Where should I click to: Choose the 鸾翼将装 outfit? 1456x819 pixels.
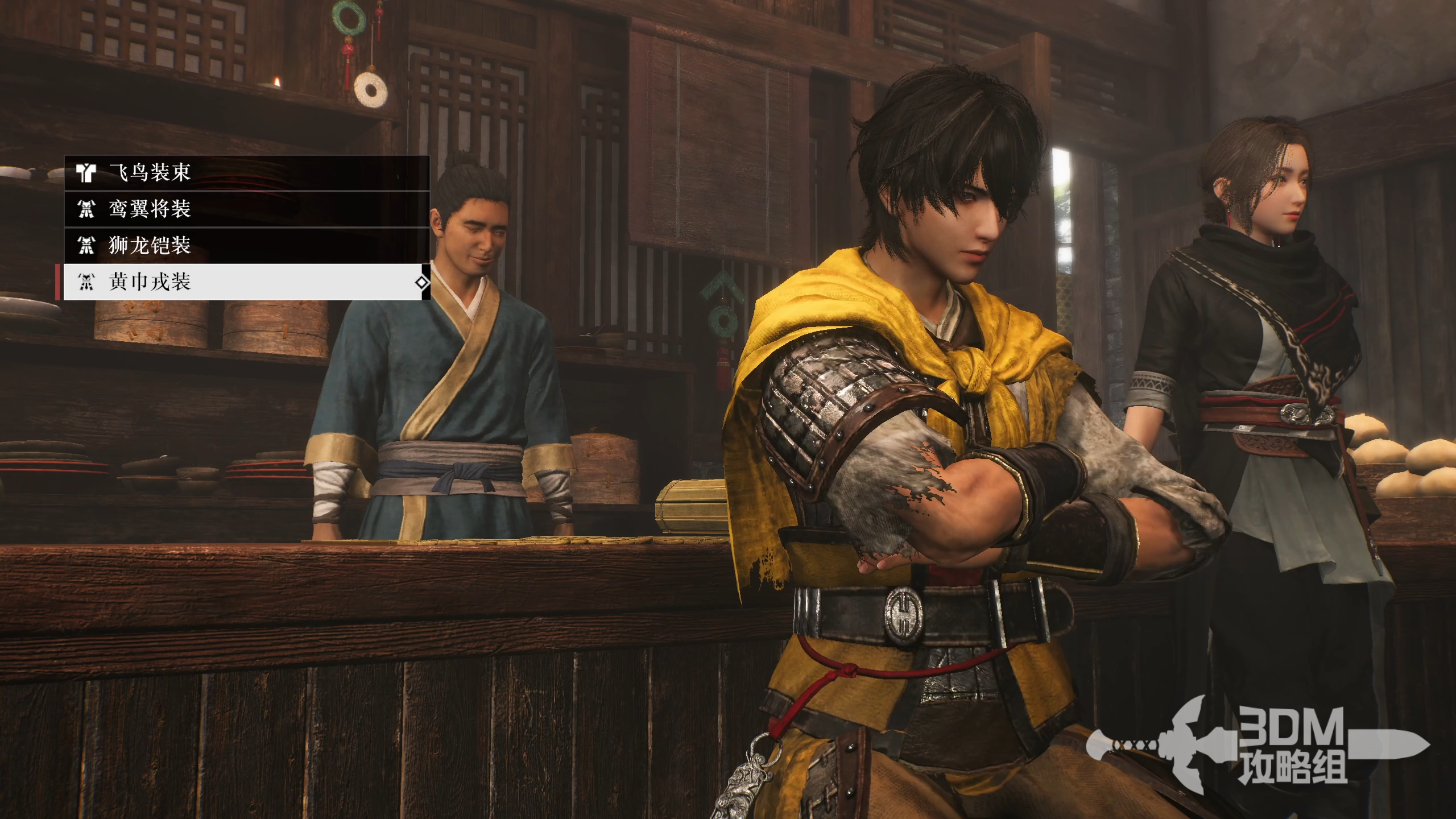(246, 209)
